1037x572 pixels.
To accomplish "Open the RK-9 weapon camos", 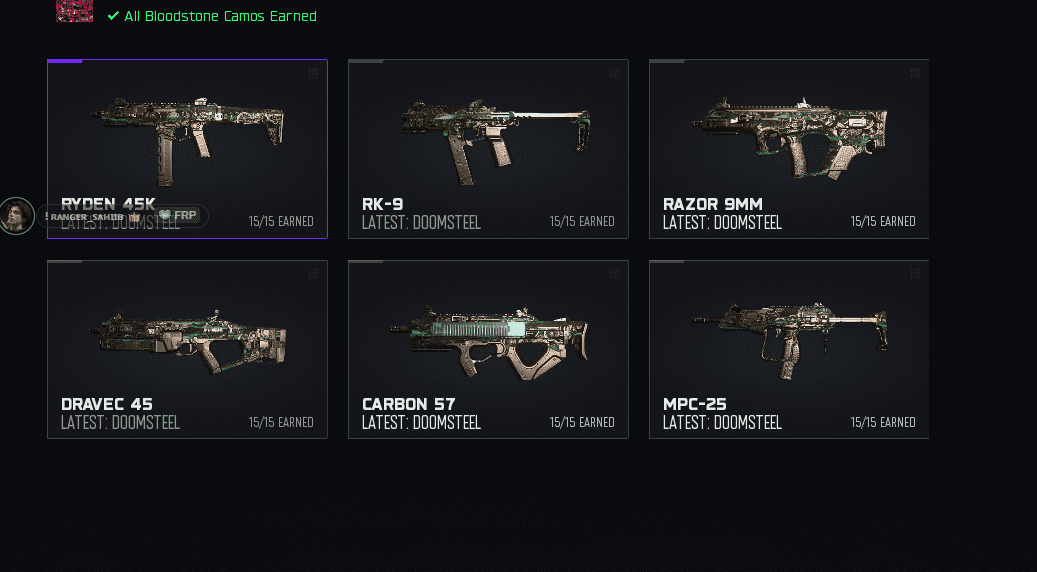I will click(x=488, y=149).
